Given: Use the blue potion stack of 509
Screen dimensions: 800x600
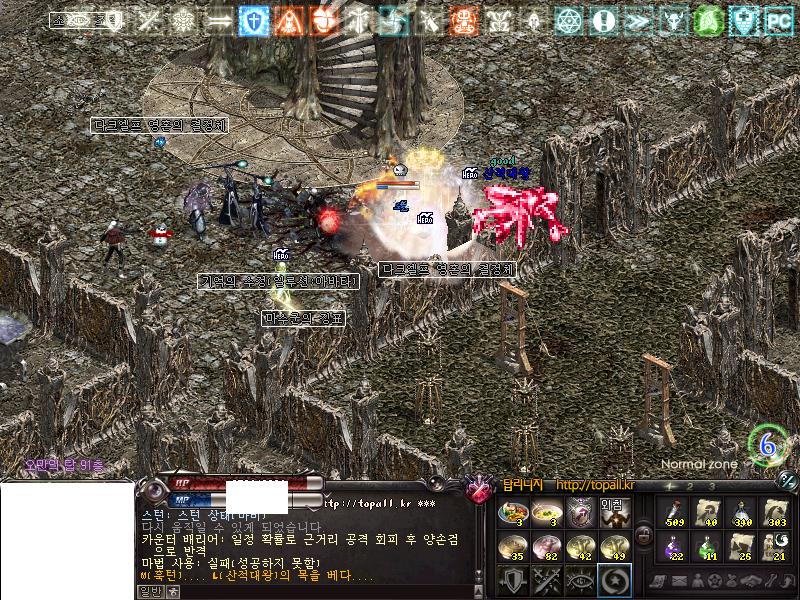Looking at the screenshot, I should pos(674,512).
